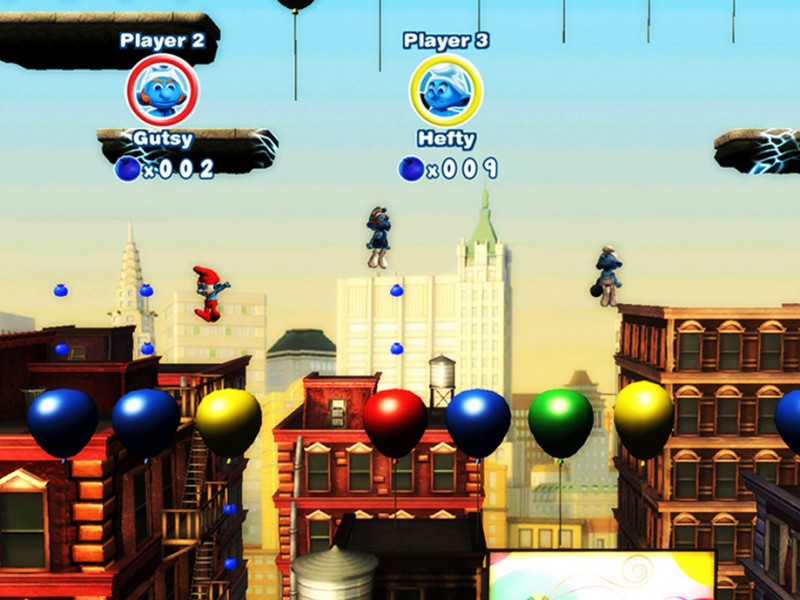Click Player 2's Gutsy portrait icon
Image resolution: width=800 pixels, height=600 pixels.
162,91
